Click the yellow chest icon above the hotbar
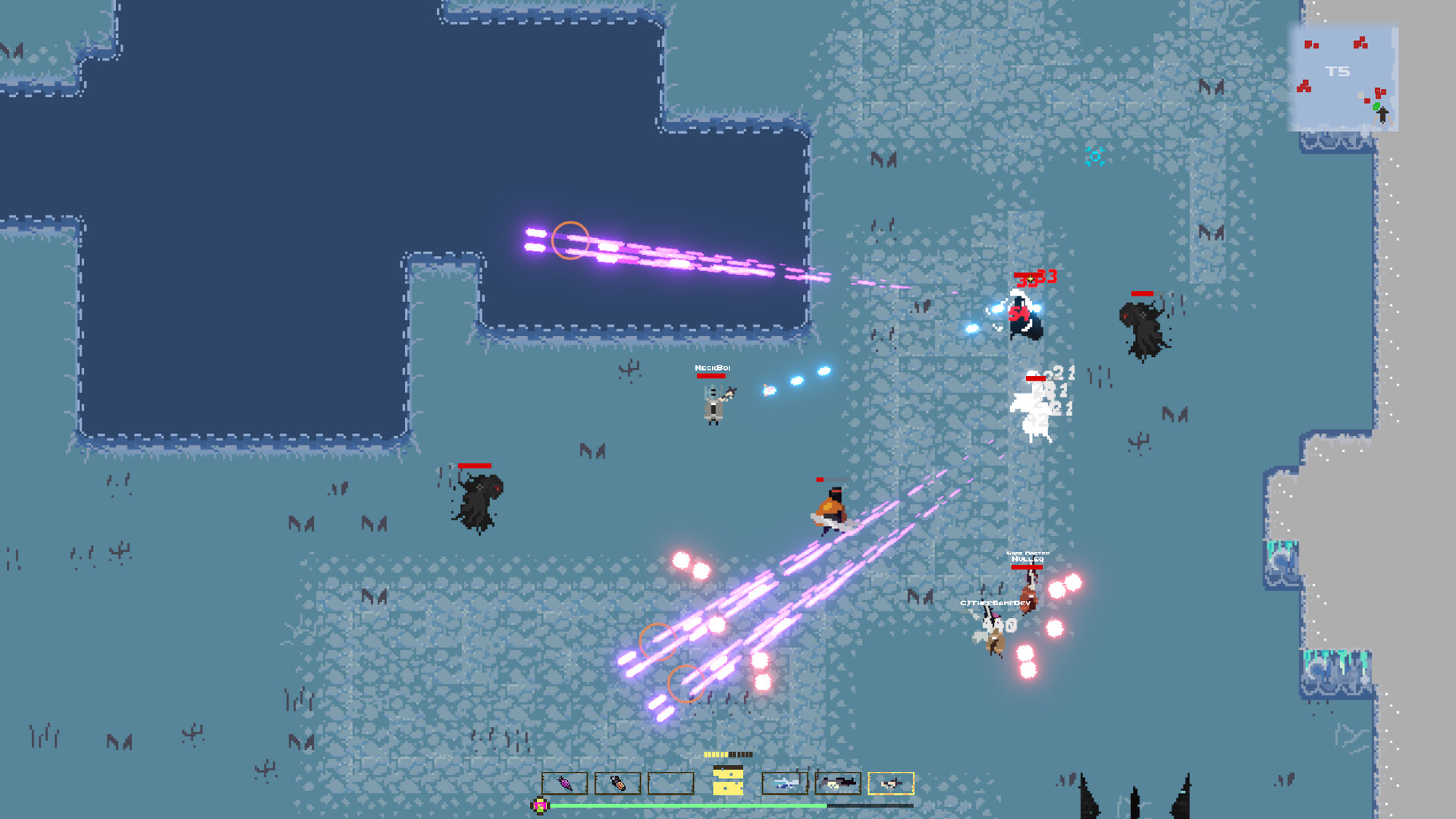Image resolution: width=1456 pixels, height=819 pixels. [x=728, y=780]
